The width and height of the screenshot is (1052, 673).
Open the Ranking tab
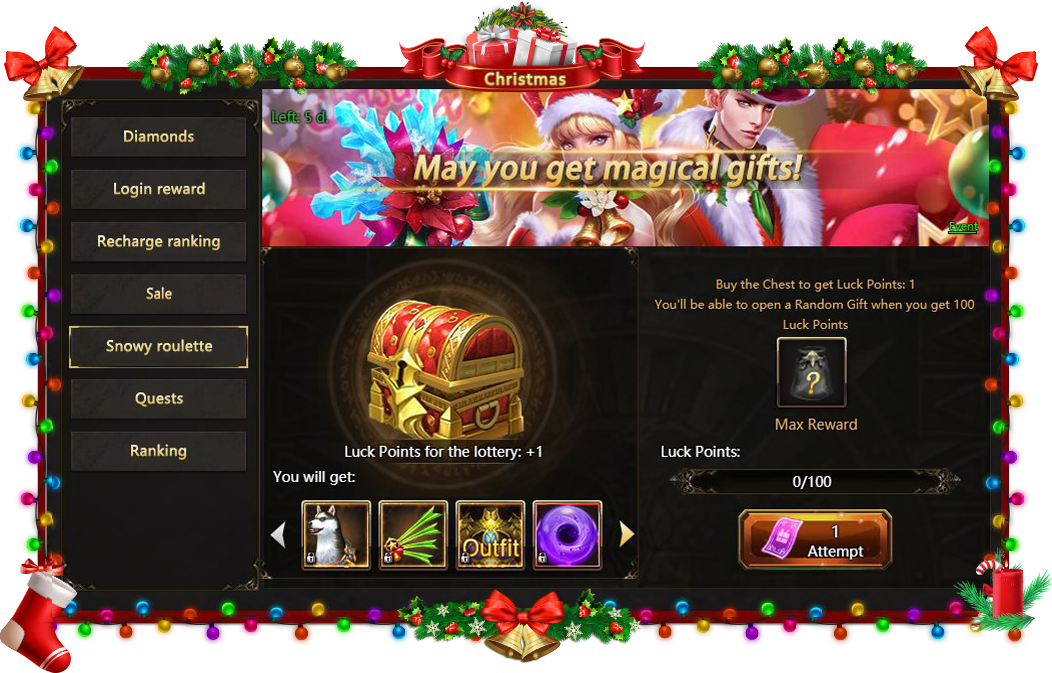[158, 451]
